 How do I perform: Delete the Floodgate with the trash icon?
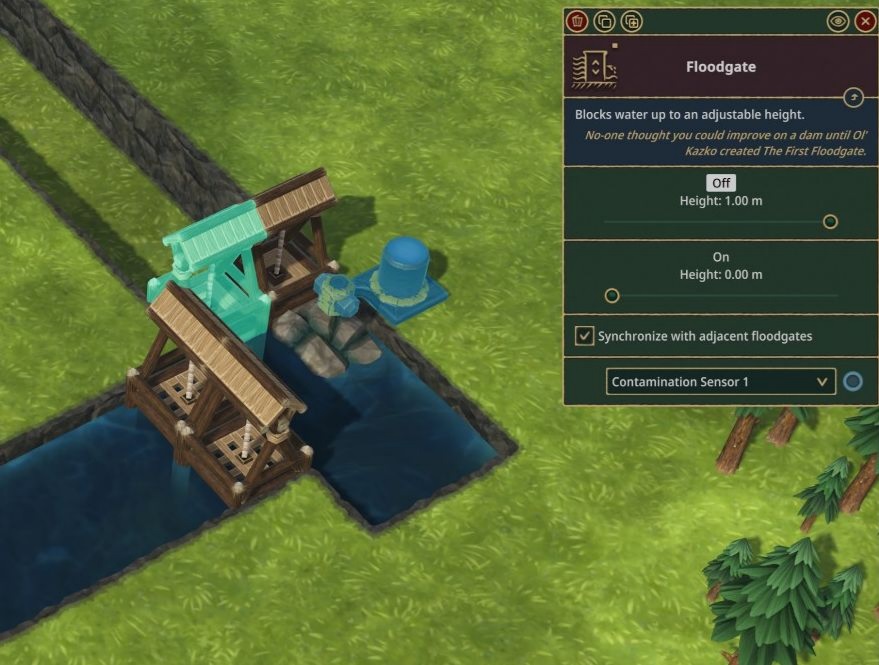point(577,21)
